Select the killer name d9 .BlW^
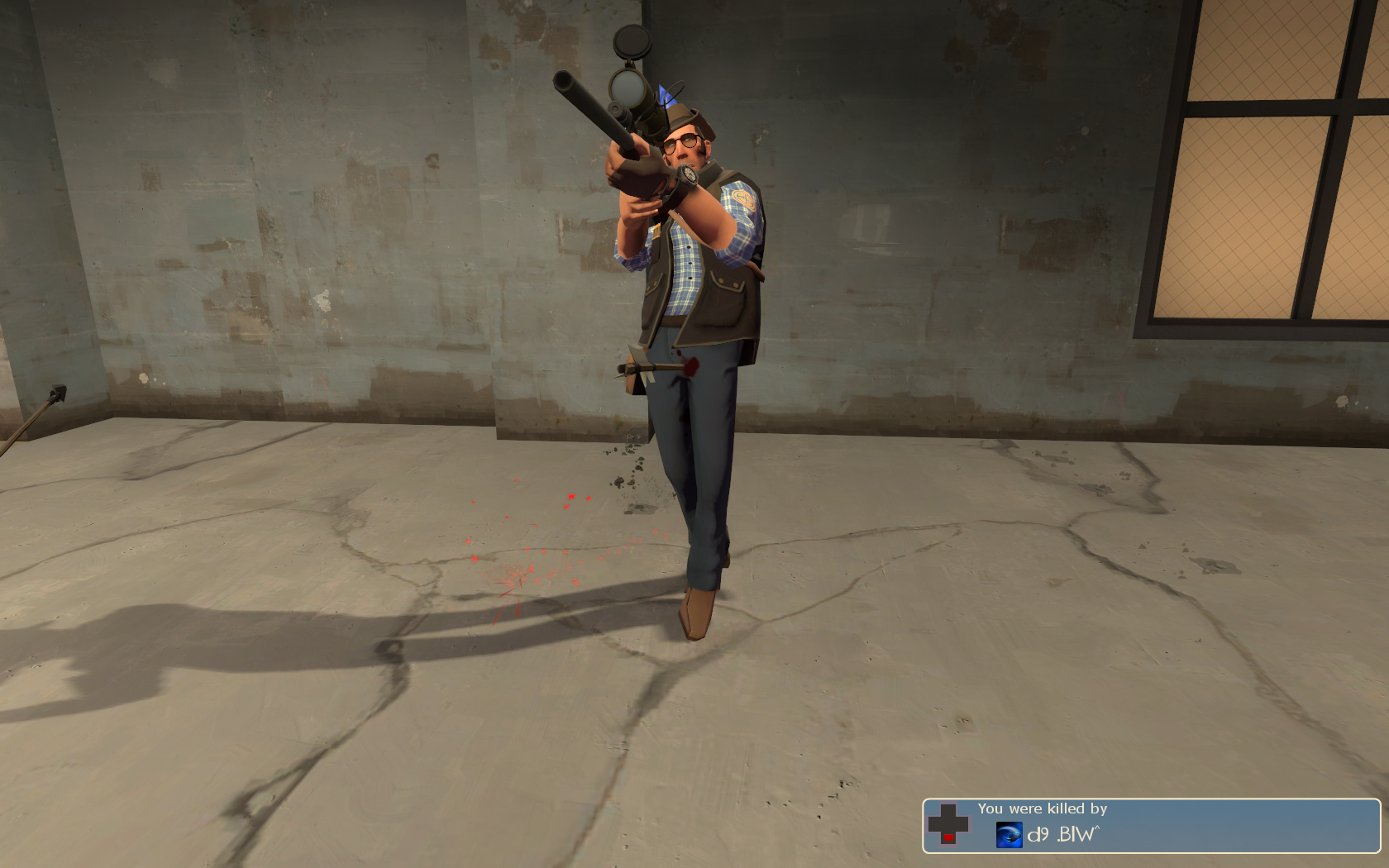 [x=1063, y=835]
